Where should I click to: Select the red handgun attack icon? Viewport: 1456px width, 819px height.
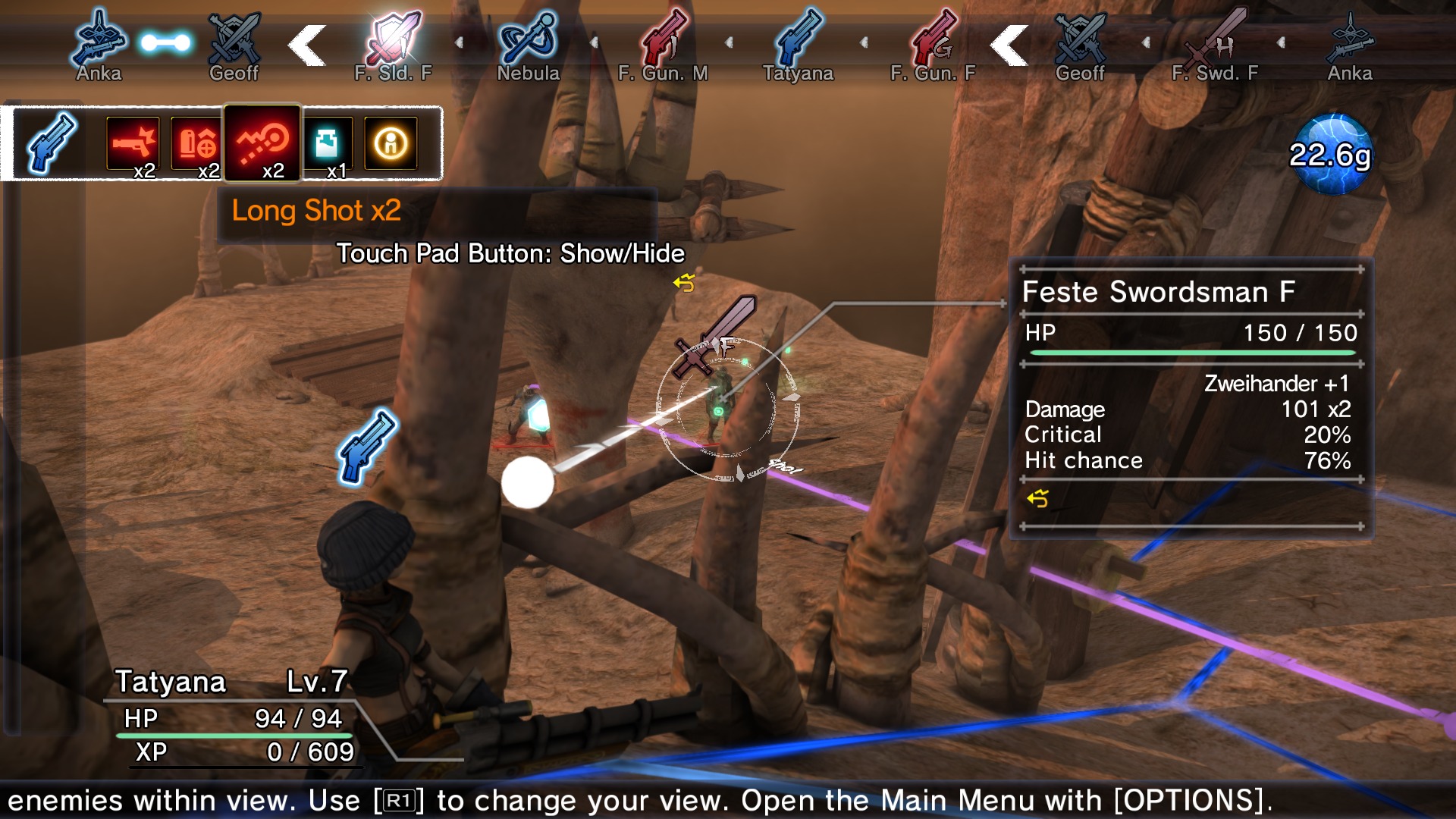click(134, 144)
